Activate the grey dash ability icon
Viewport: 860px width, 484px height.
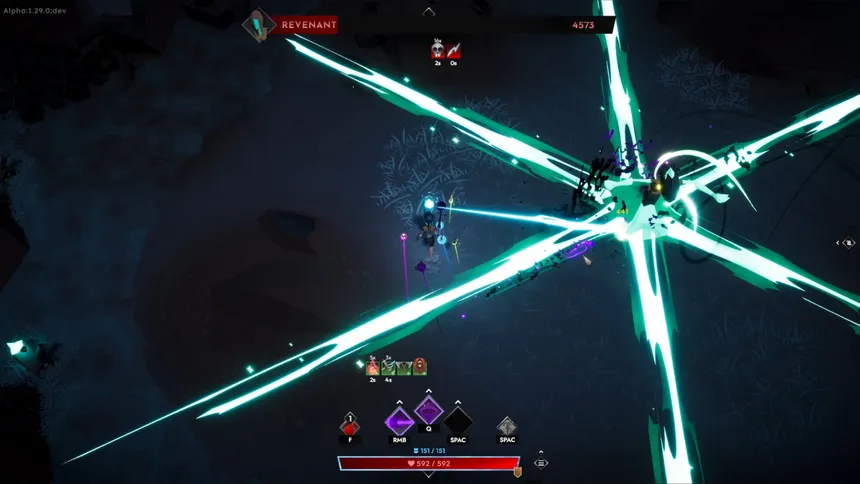pos(507,426)
